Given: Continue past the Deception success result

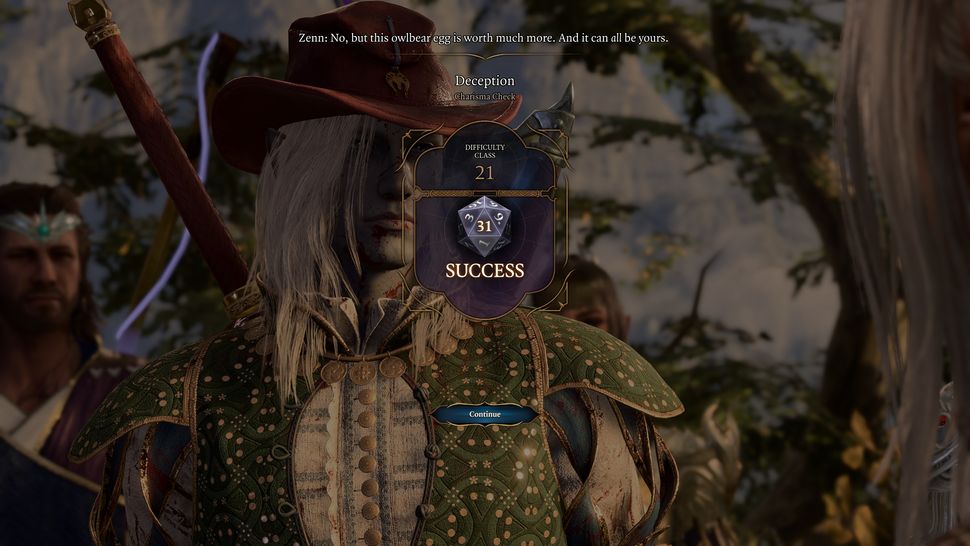Looking at the screenshot, I should pos(485,414).
